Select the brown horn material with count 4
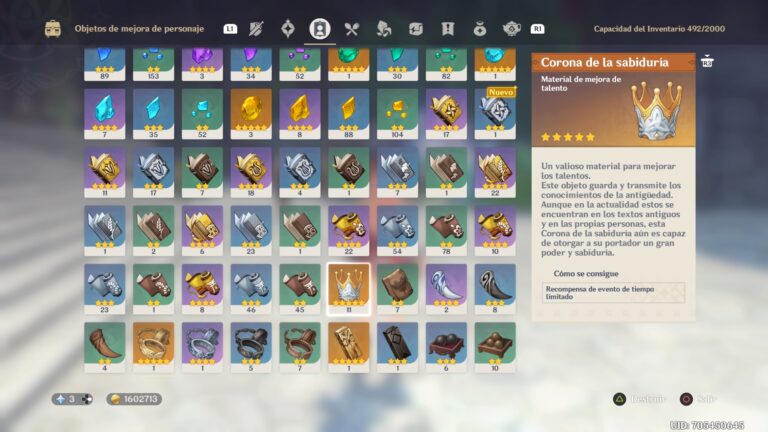The width and height of the screenshot is (768, 432). tap(104, 341)
